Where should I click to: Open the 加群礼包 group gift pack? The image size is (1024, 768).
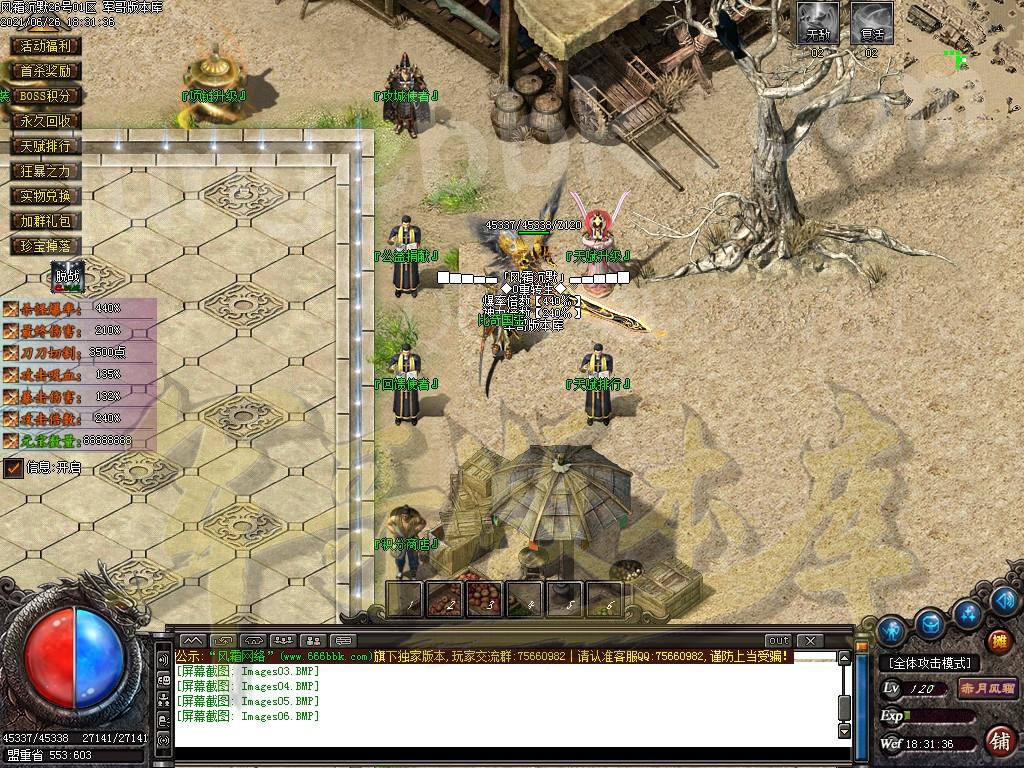pyautogui.click(x=45, y=221)
